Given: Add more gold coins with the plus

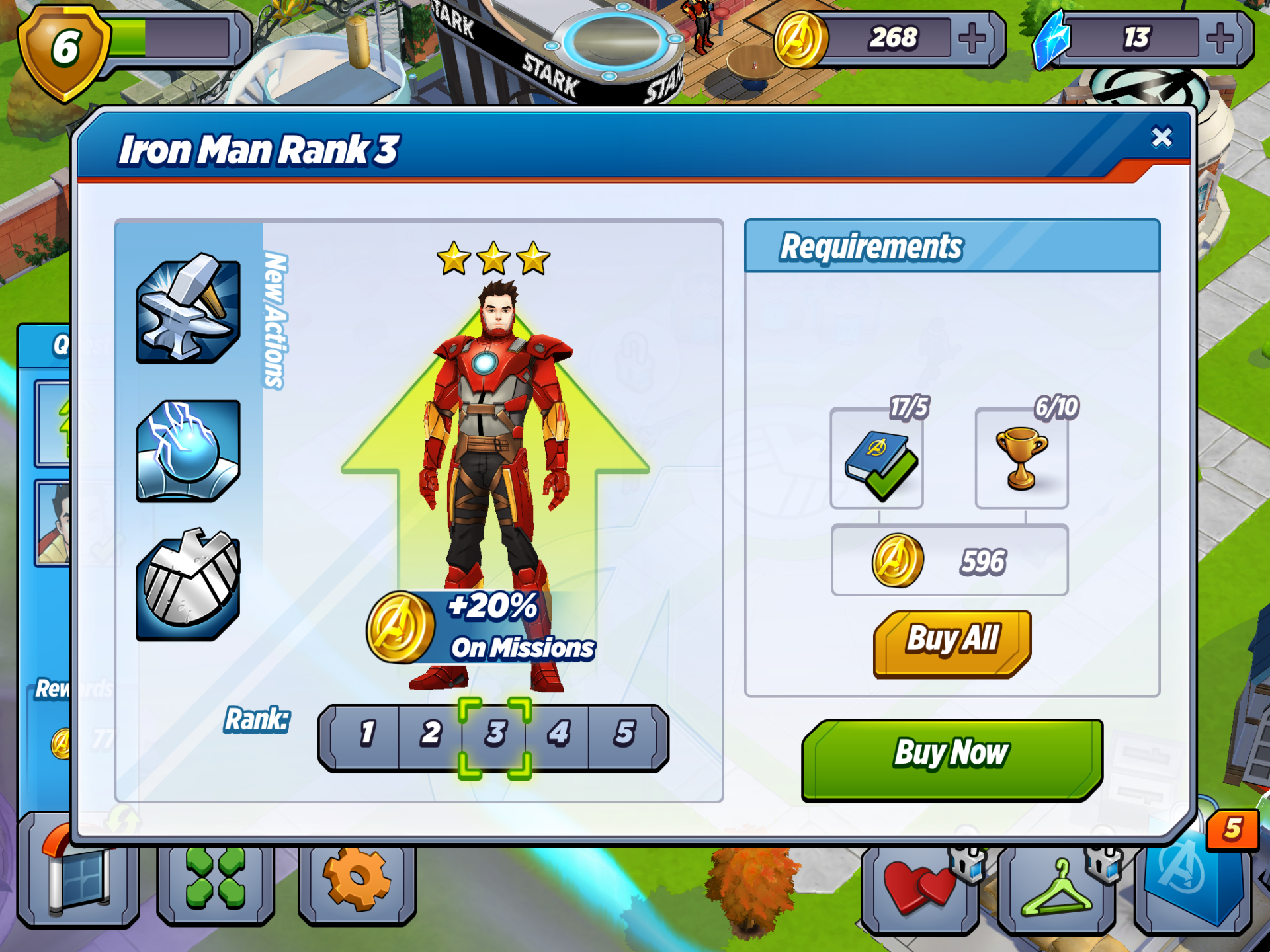Looking at the screenshot, I should (x=972, y=38).
